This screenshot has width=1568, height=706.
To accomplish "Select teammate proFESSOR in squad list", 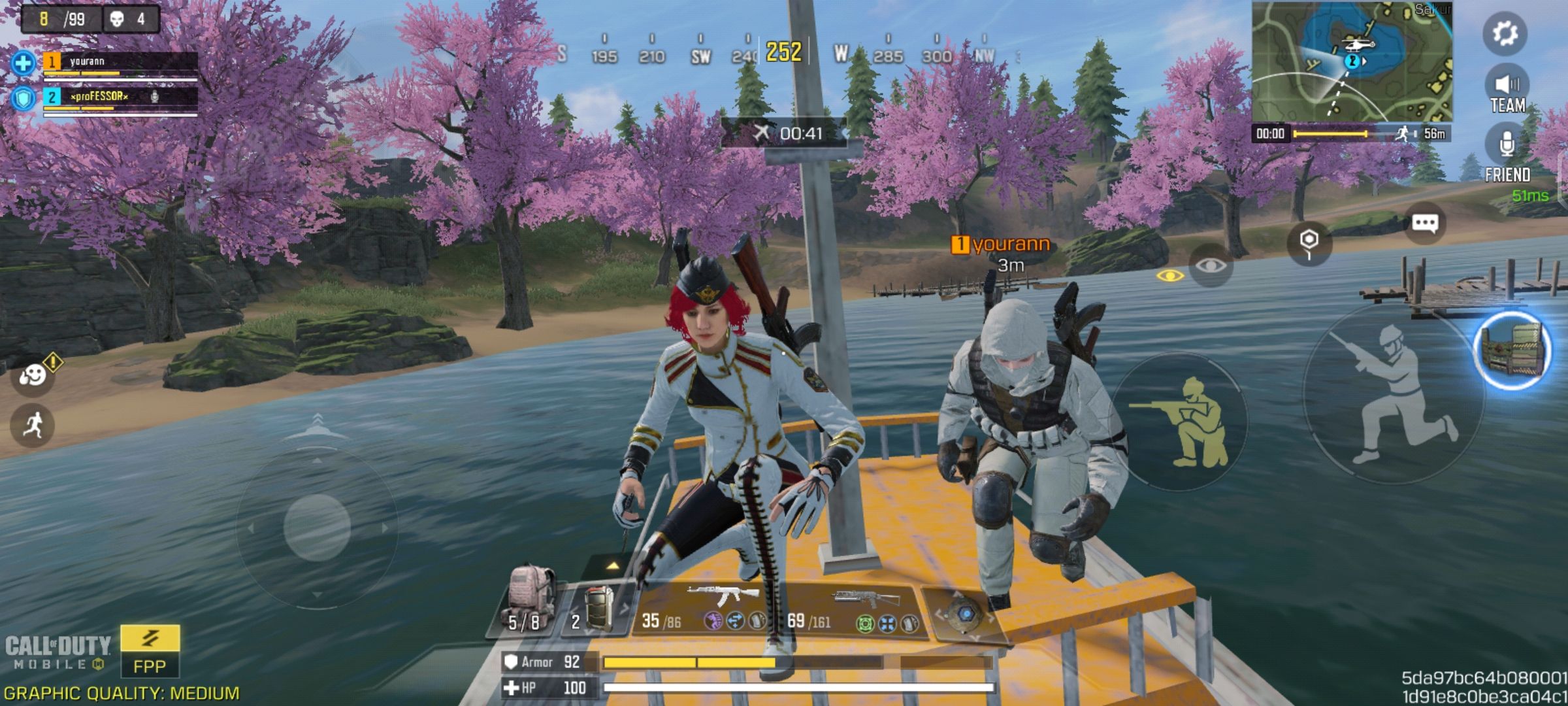I will 120,98.
